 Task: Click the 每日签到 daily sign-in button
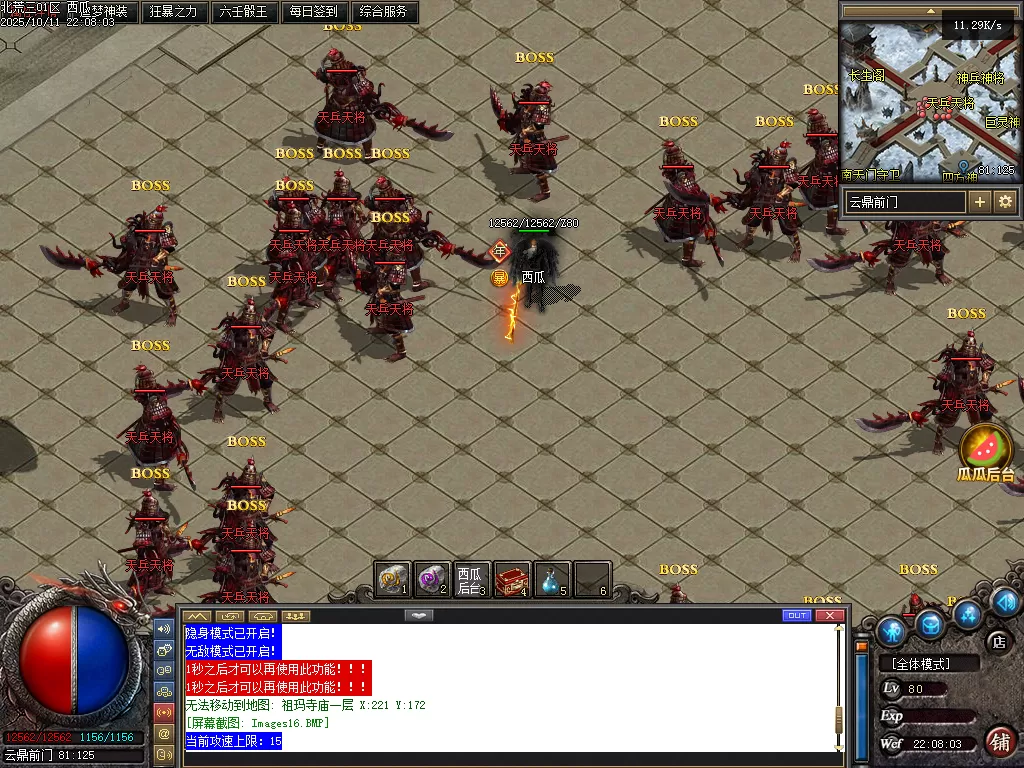(x=313, y=12)
